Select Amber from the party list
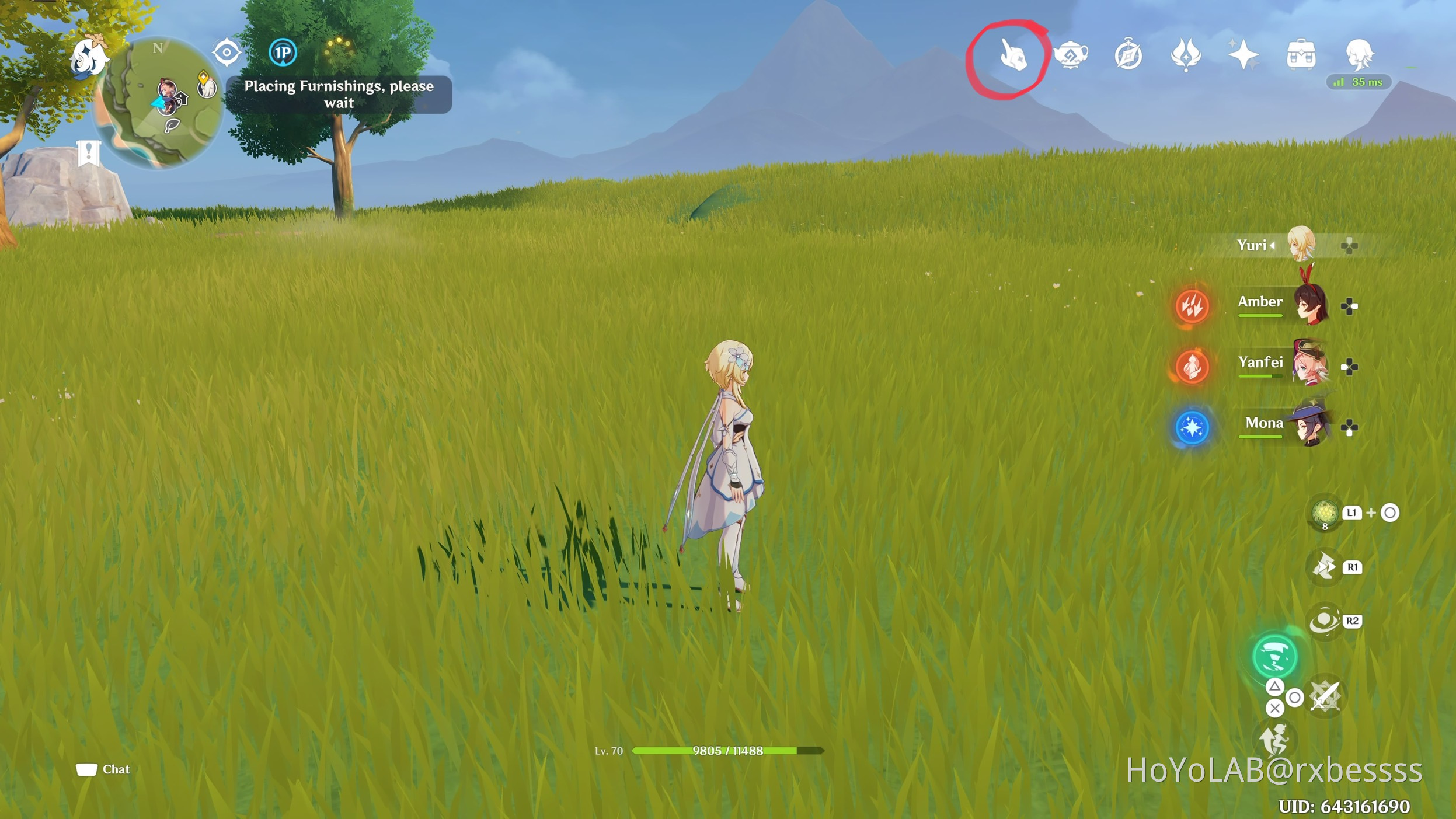Viewport: 1456px width, 819px height. point(1311,304)
